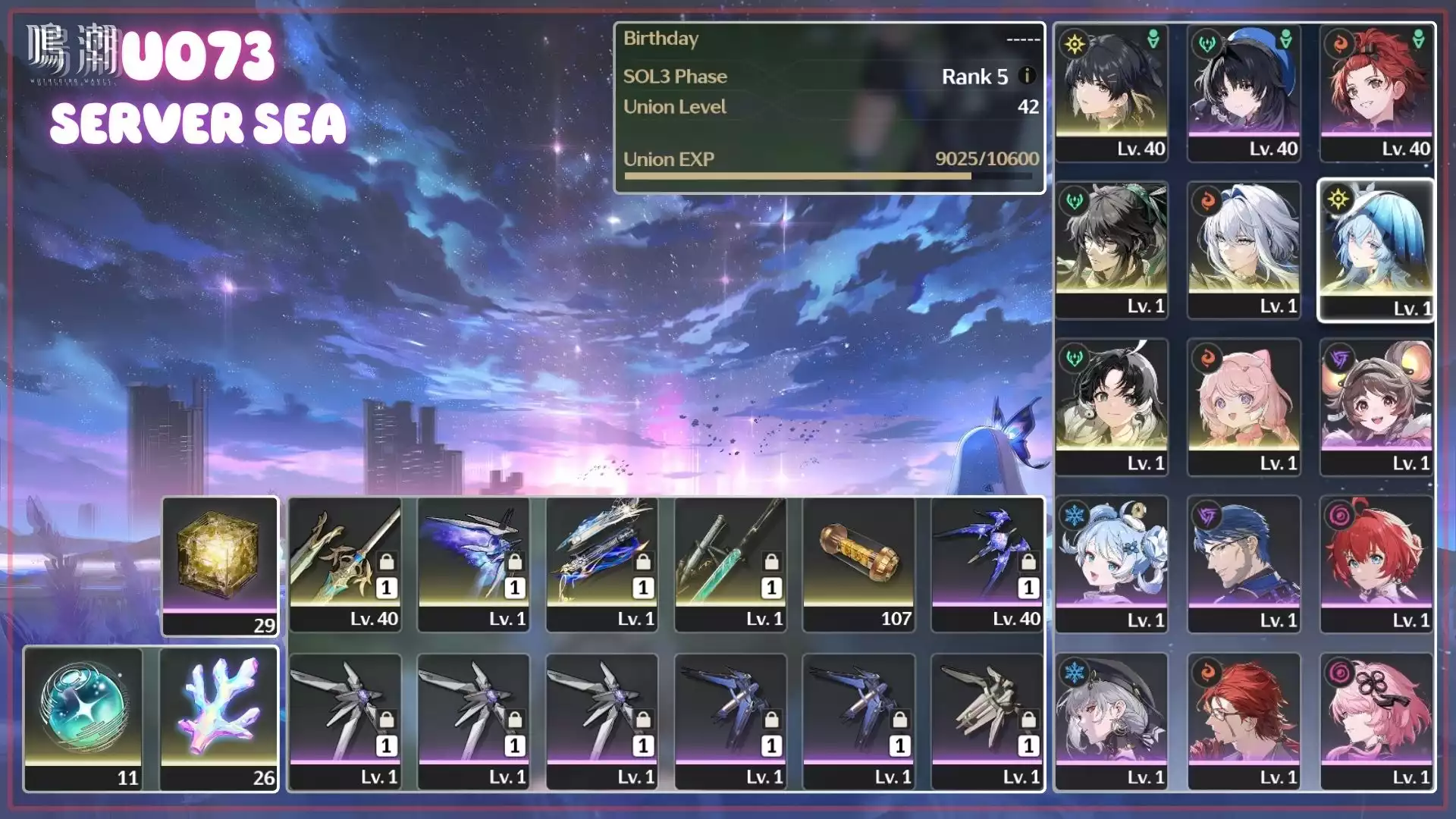Select the pink-haired girl with animal ears
This screenshot has height=819, width=1456.
point(1244,407)
